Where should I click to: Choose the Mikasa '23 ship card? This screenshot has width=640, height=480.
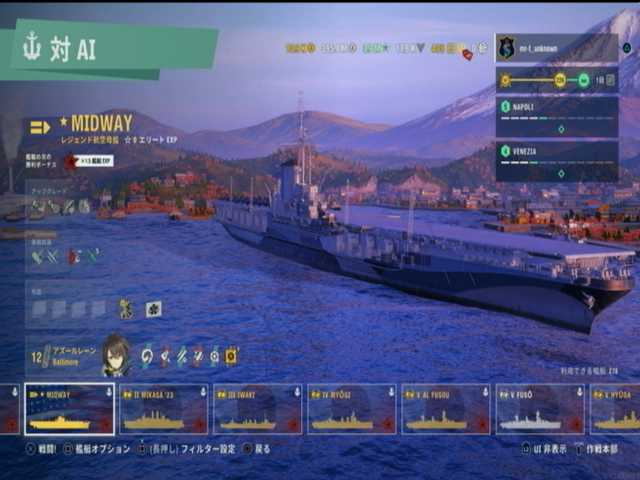click(163, 409)
